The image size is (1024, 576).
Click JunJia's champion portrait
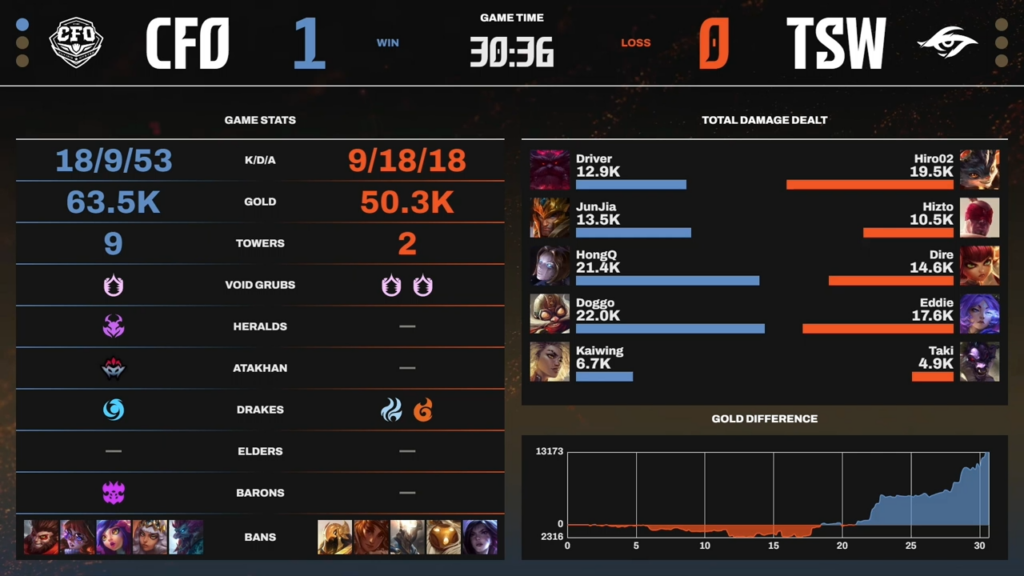coord(550,218)
